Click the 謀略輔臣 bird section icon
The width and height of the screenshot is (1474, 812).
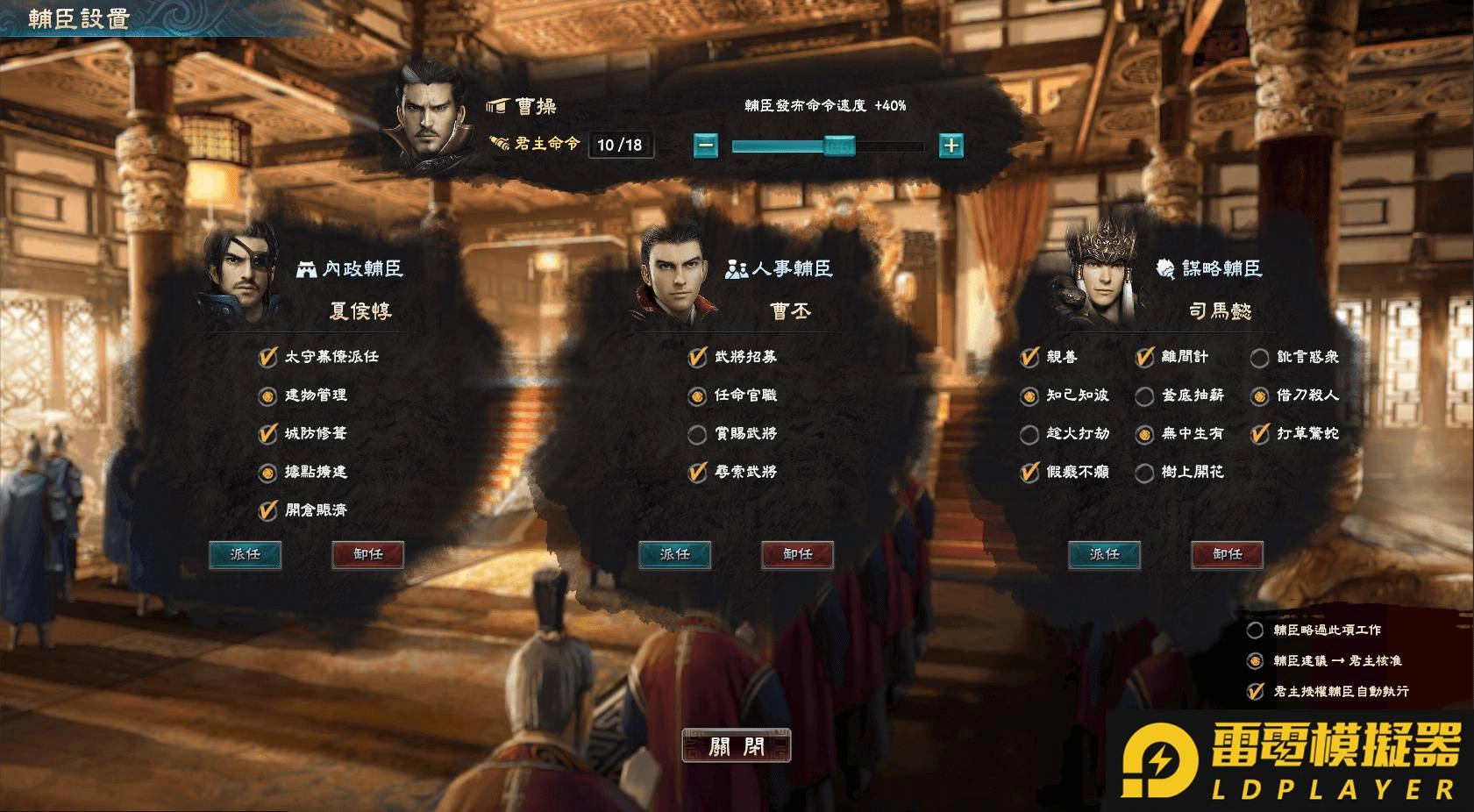click(x=1164, y=269)
